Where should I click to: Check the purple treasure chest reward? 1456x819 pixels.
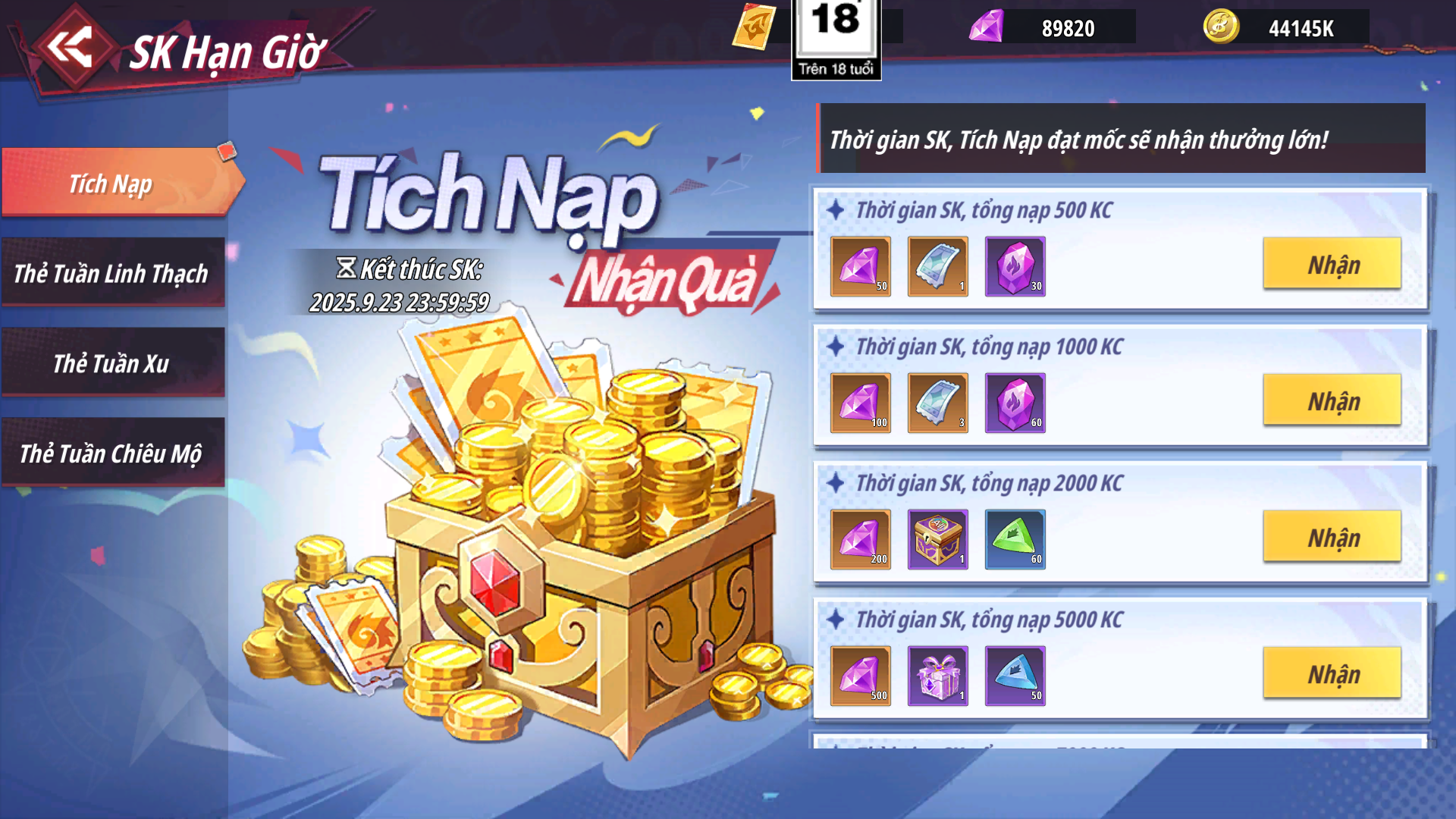(937, 539)
